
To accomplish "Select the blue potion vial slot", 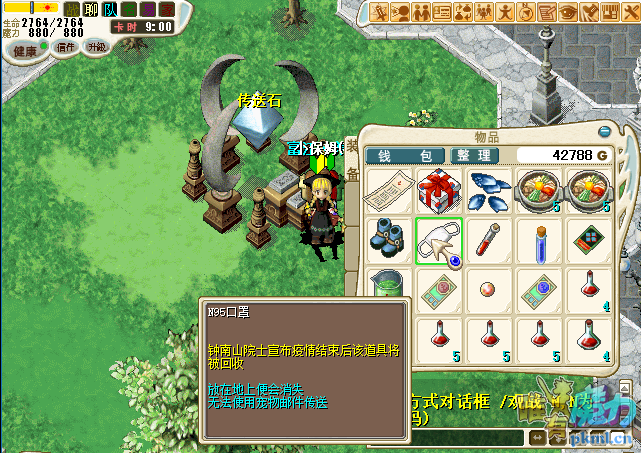I will click(540, 242).
